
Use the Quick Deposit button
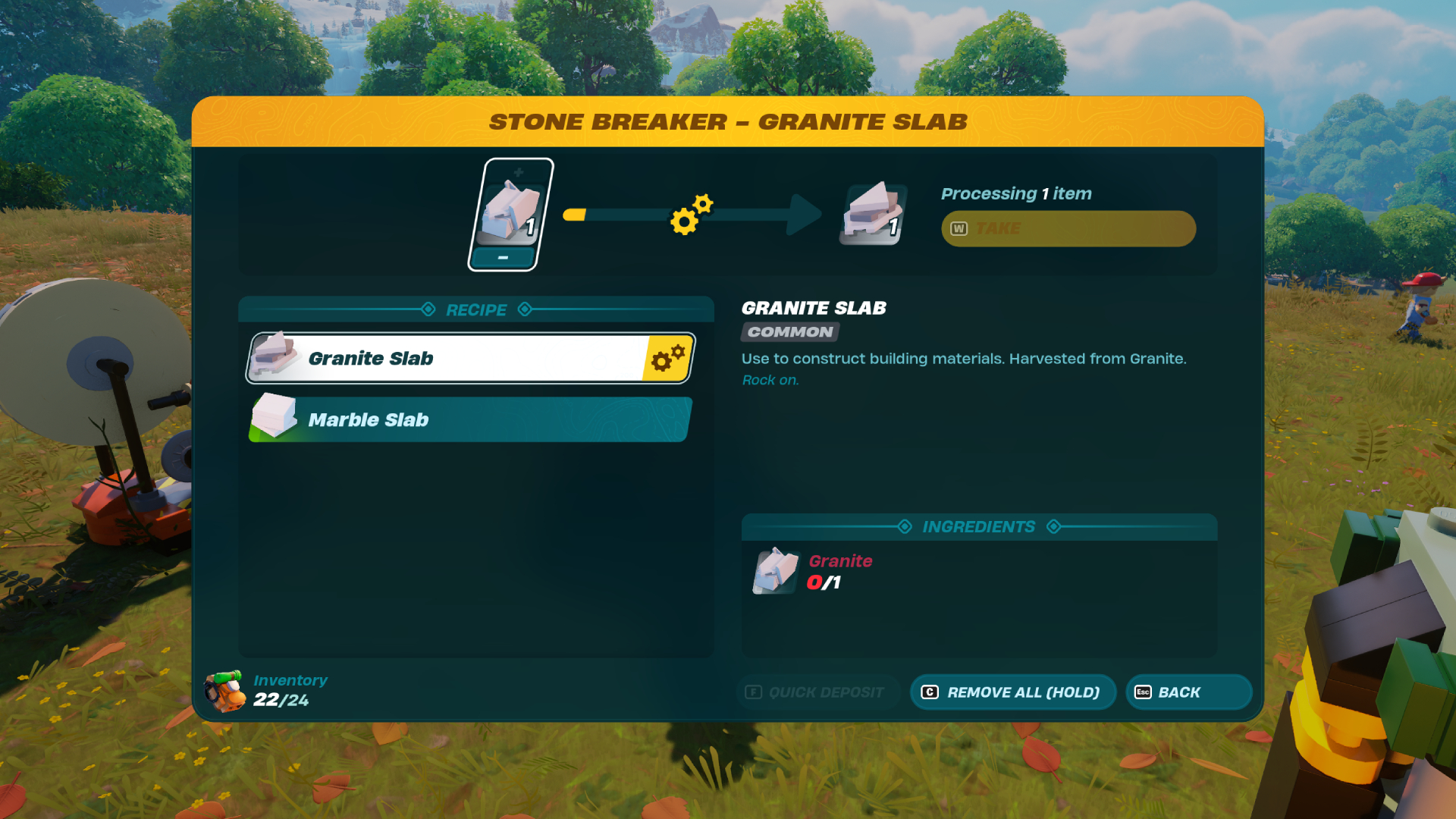817,692
